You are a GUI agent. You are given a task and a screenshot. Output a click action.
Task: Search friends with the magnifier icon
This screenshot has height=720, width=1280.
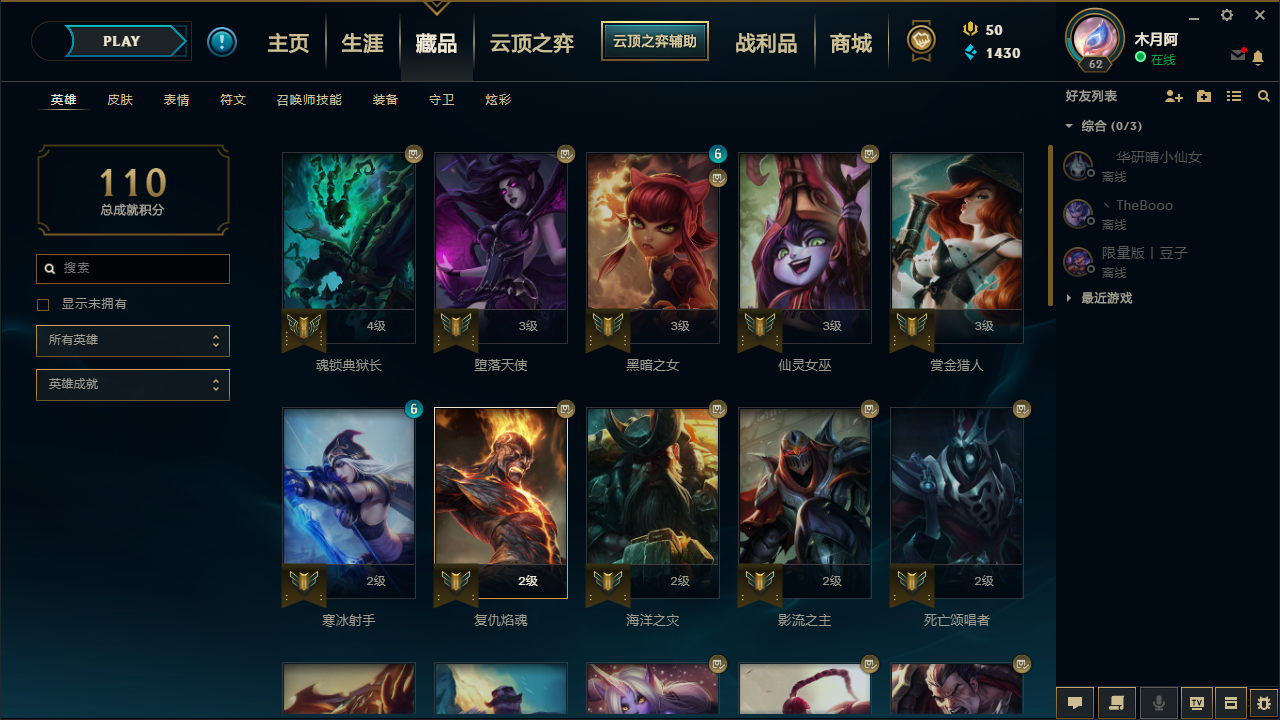(x=1263, y=97)
